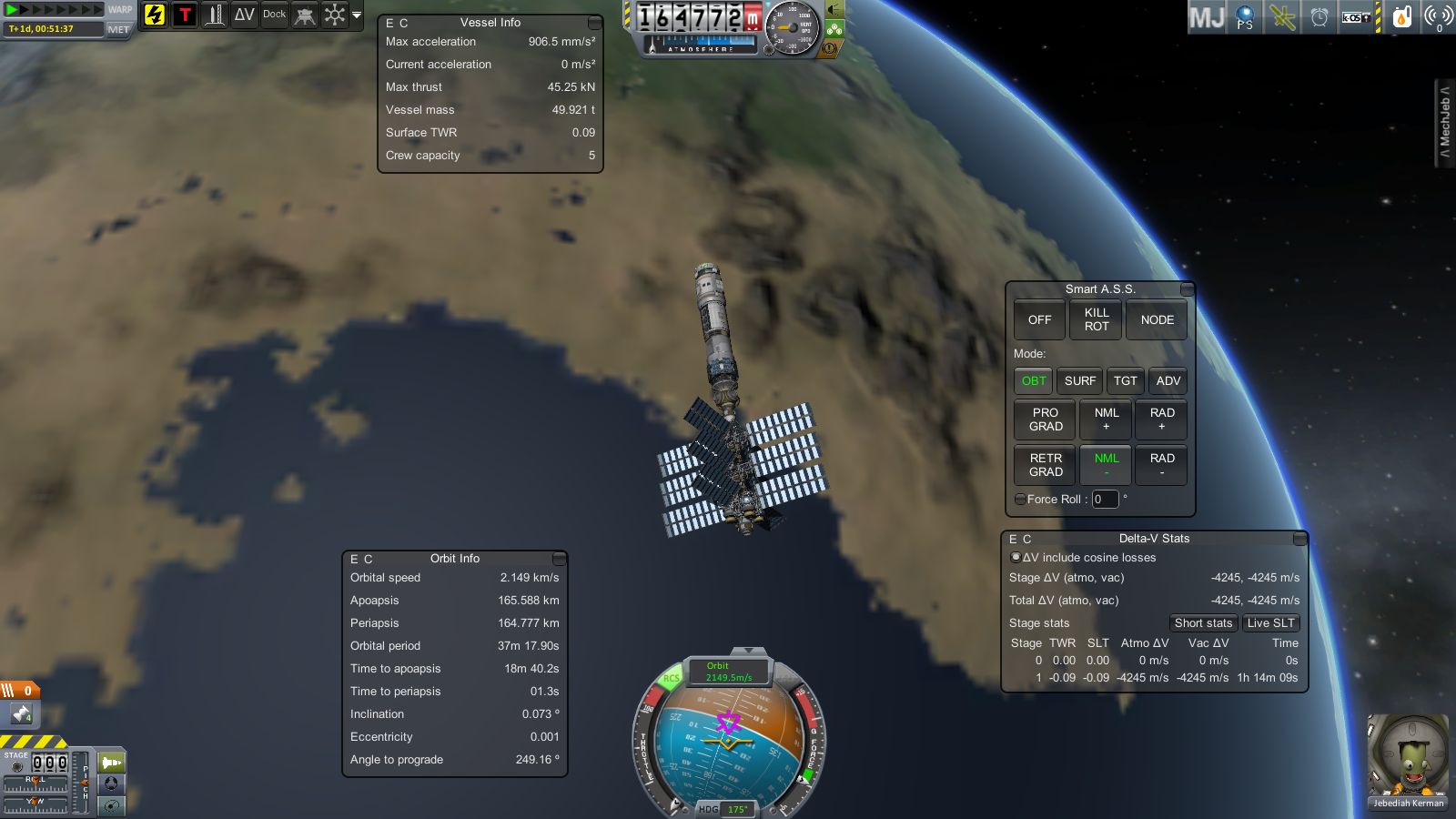Screen dimensions: 1456x819
Task: Switch mode to TGT
Action: click(1126, 381)
